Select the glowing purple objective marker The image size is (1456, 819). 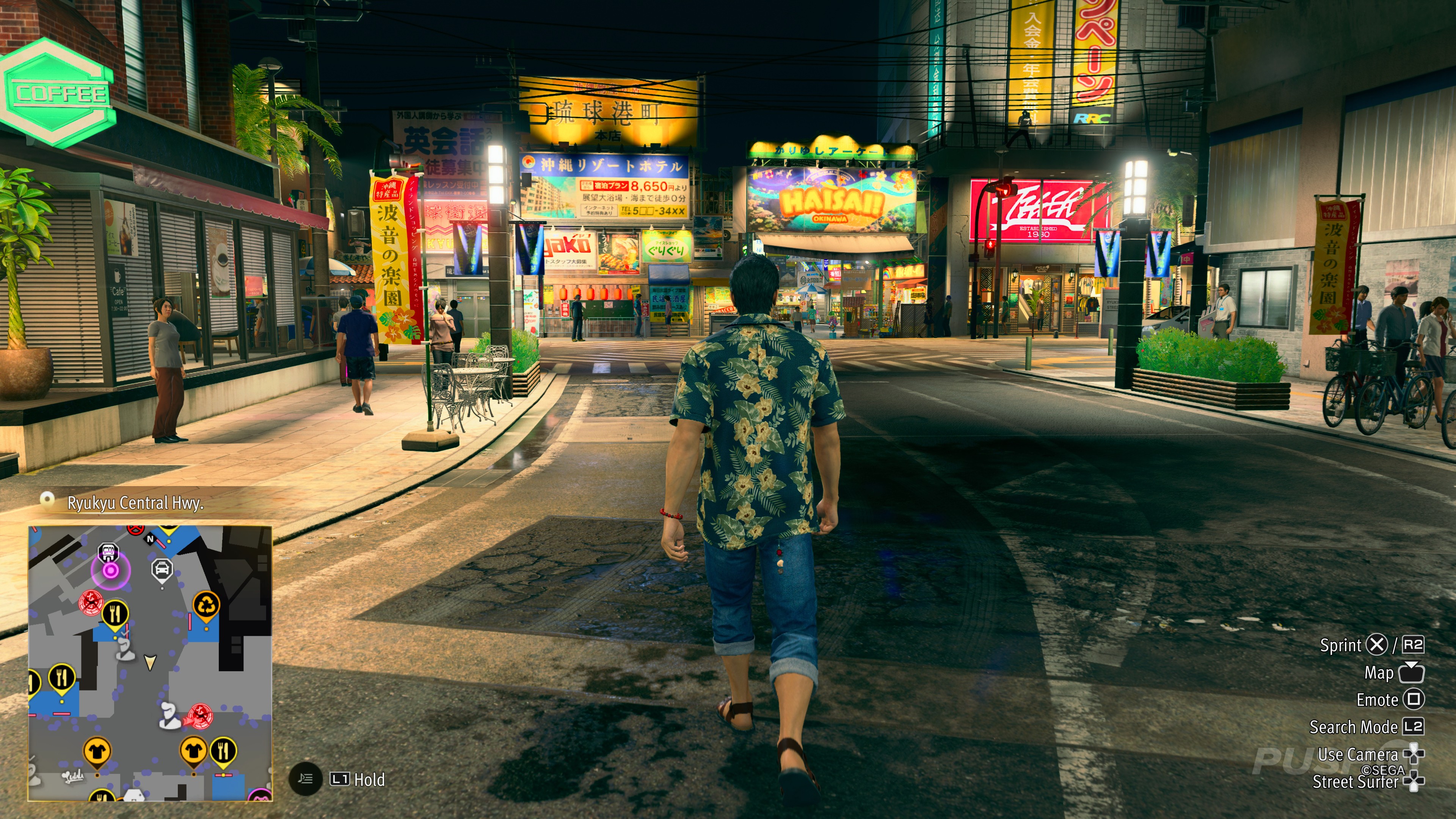(x=111, y=570)
